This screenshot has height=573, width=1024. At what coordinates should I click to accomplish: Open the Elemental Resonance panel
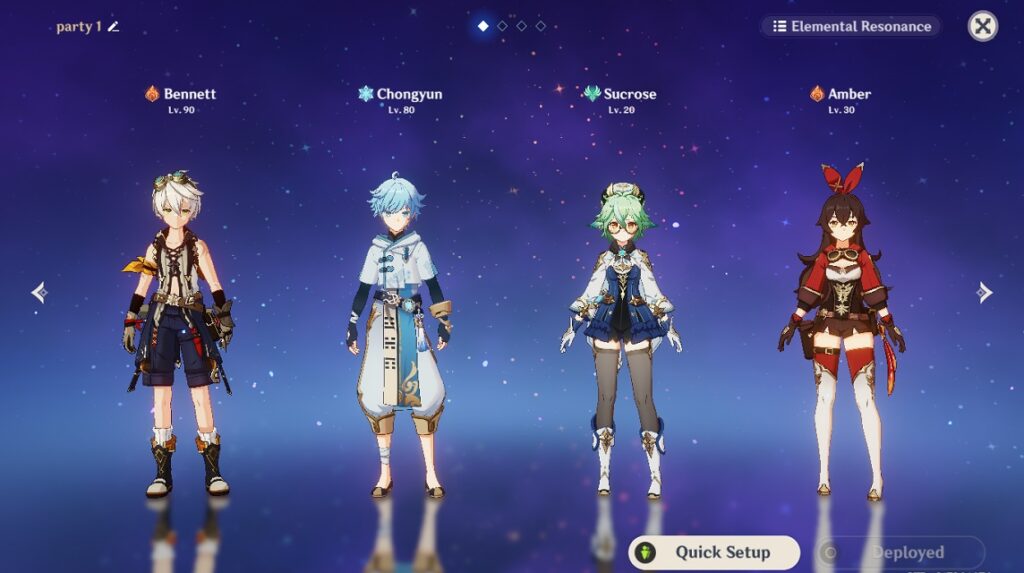[851, 26]
